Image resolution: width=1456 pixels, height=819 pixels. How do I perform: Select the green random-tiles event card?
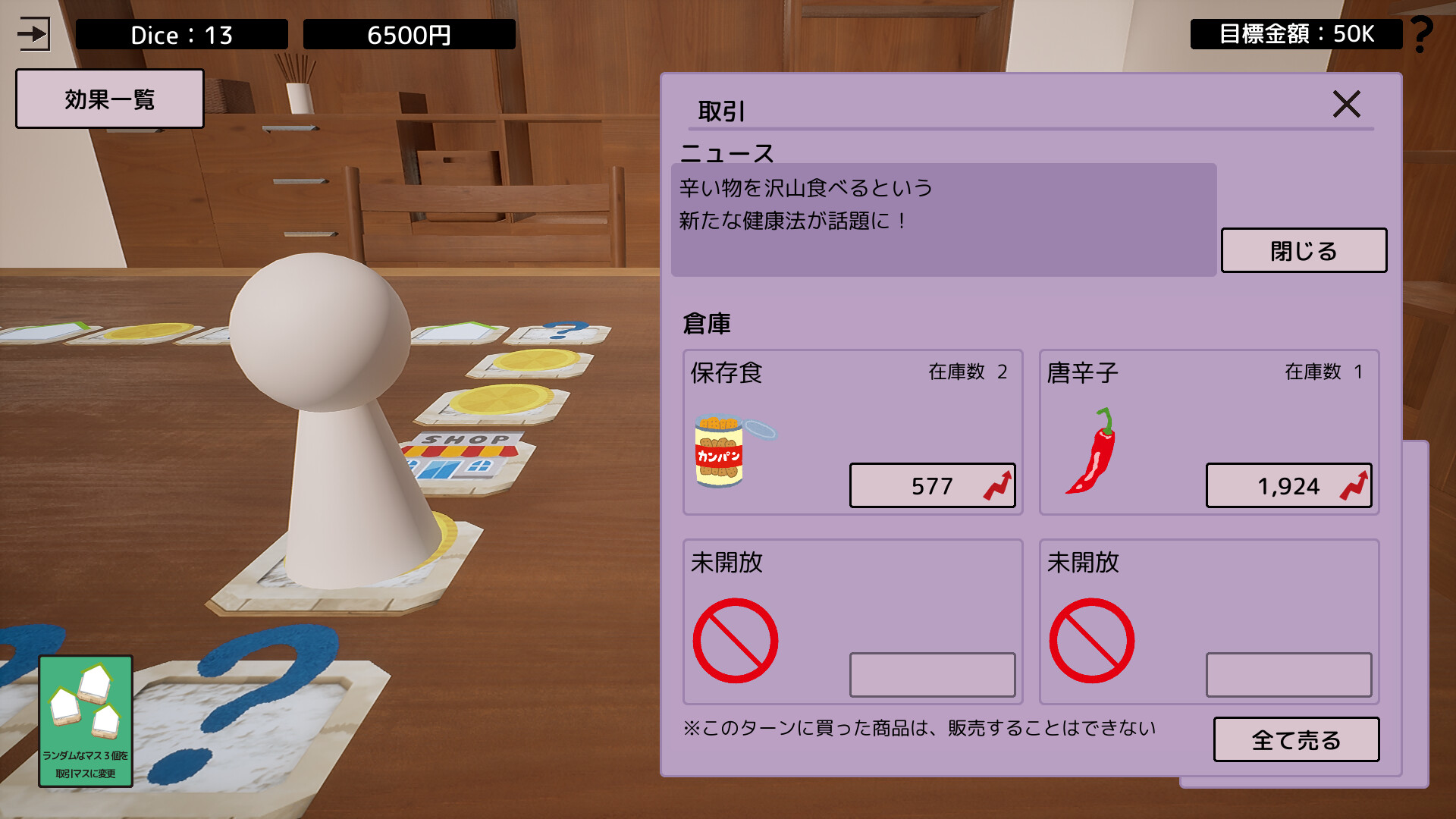click(x=85, y=717)
